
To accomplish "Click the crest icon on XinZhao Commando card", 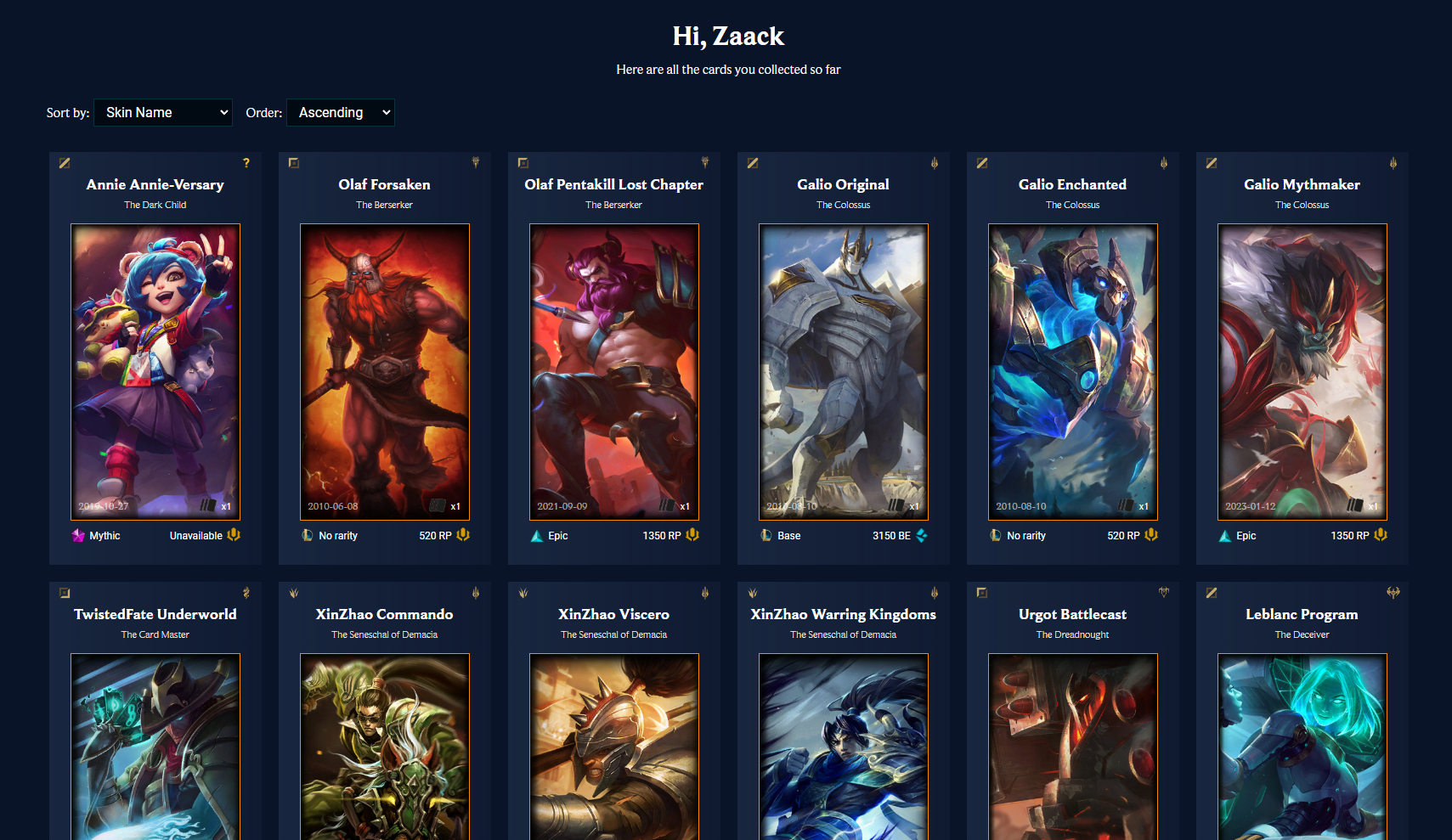I will click(293, 593).
